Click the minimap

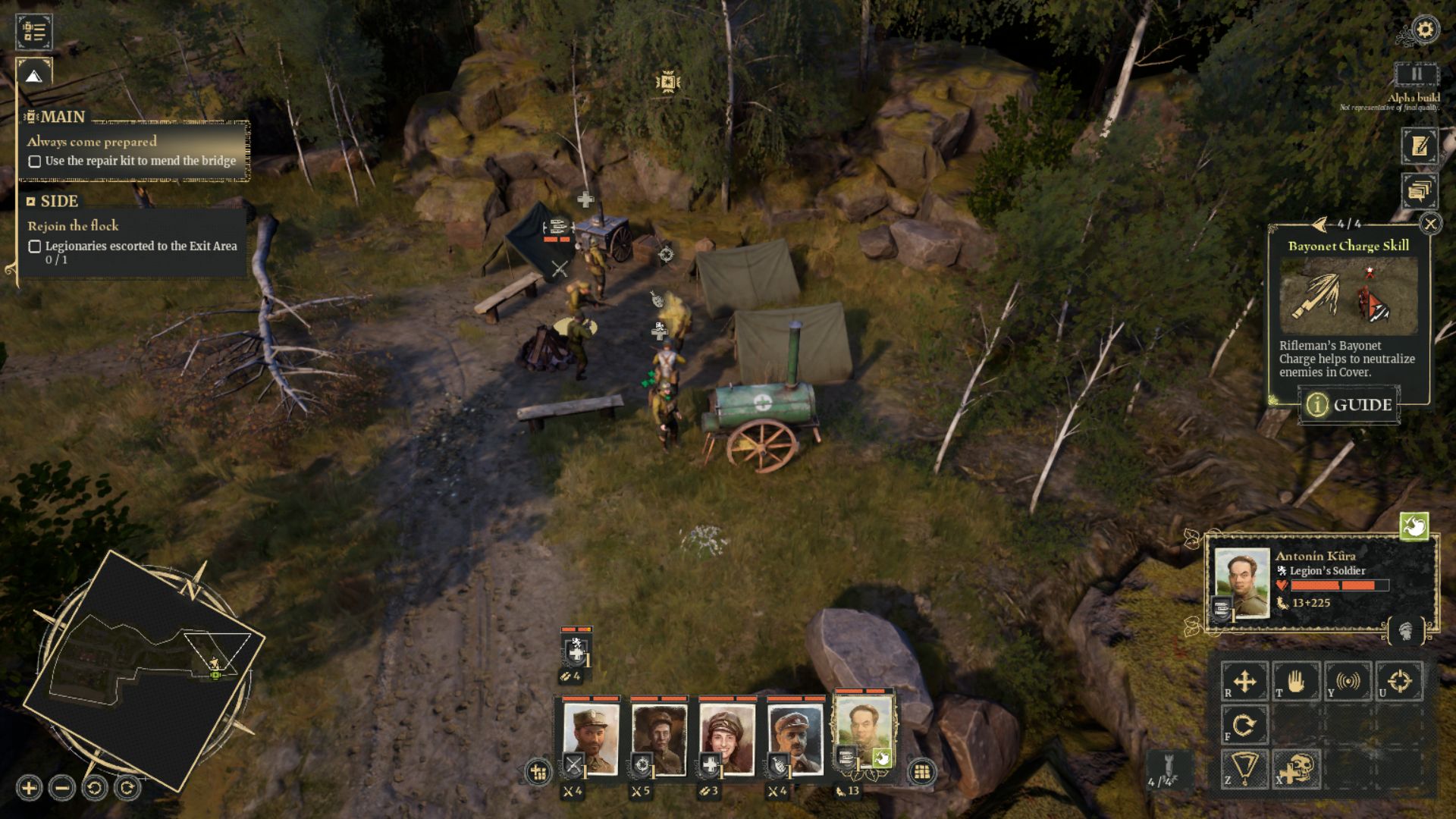point(144,667)
